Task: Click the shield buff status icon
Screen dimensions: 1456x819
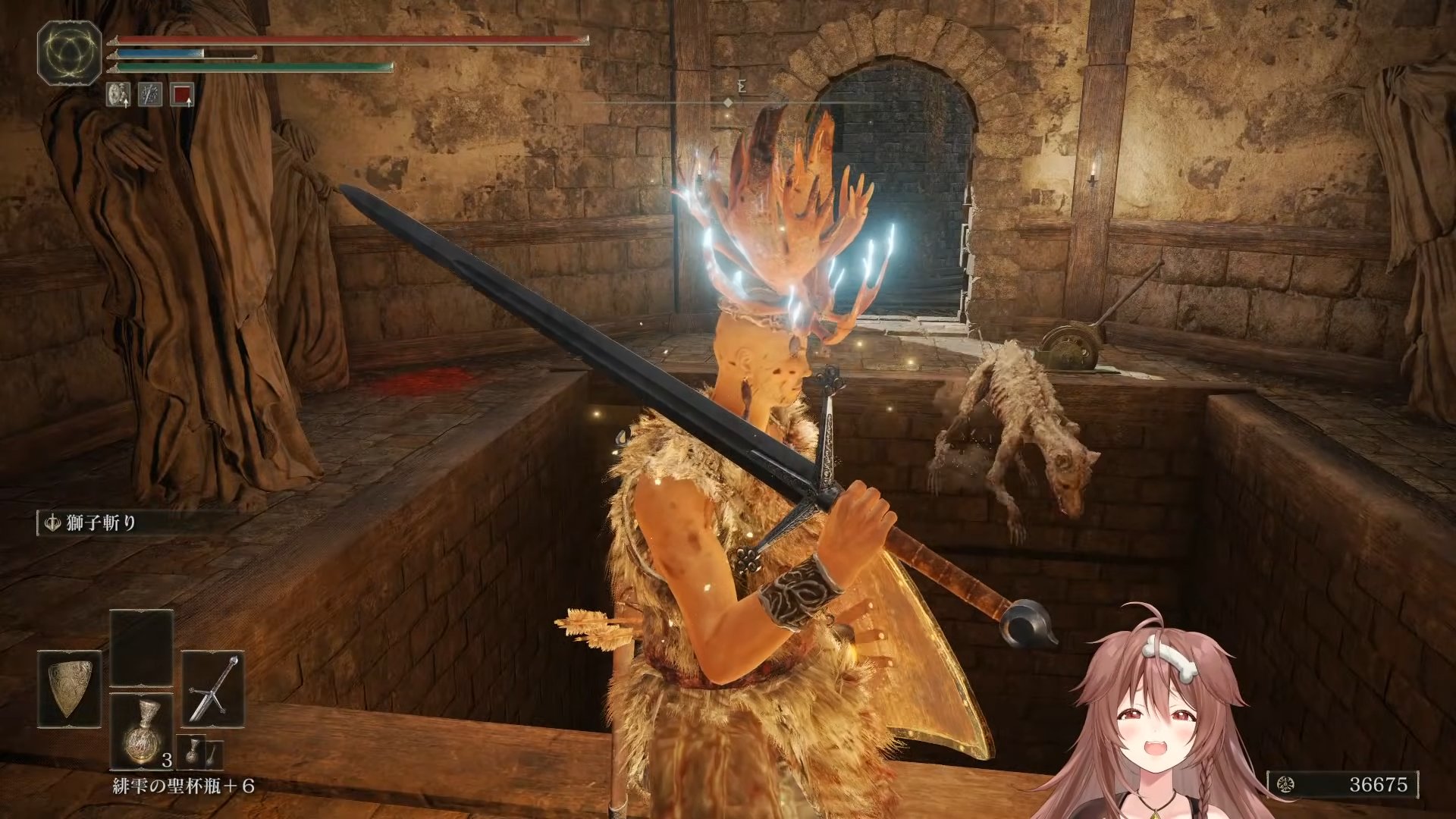Action: point(118,94)
